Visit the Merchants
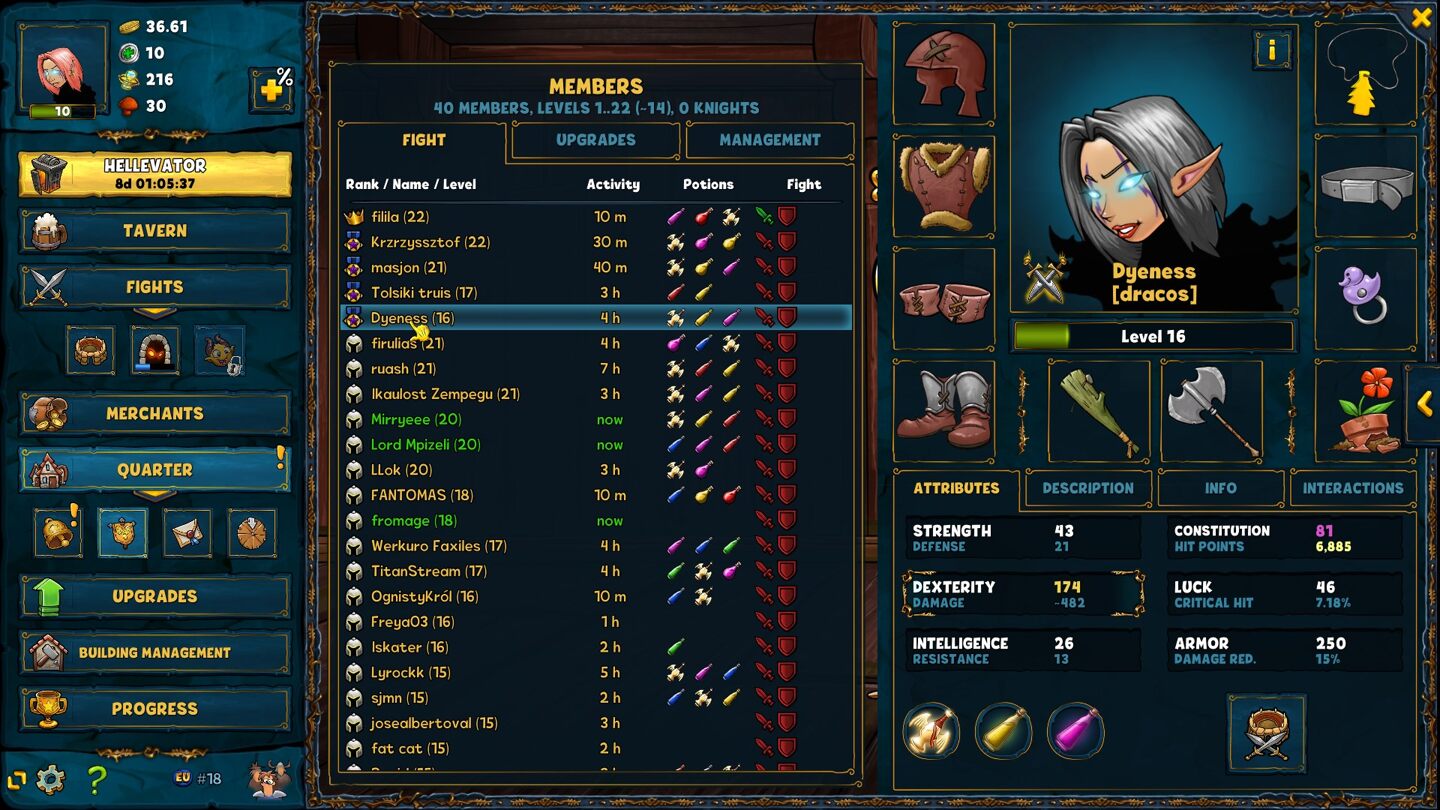The image size is (1440, 810). point(155,413)
